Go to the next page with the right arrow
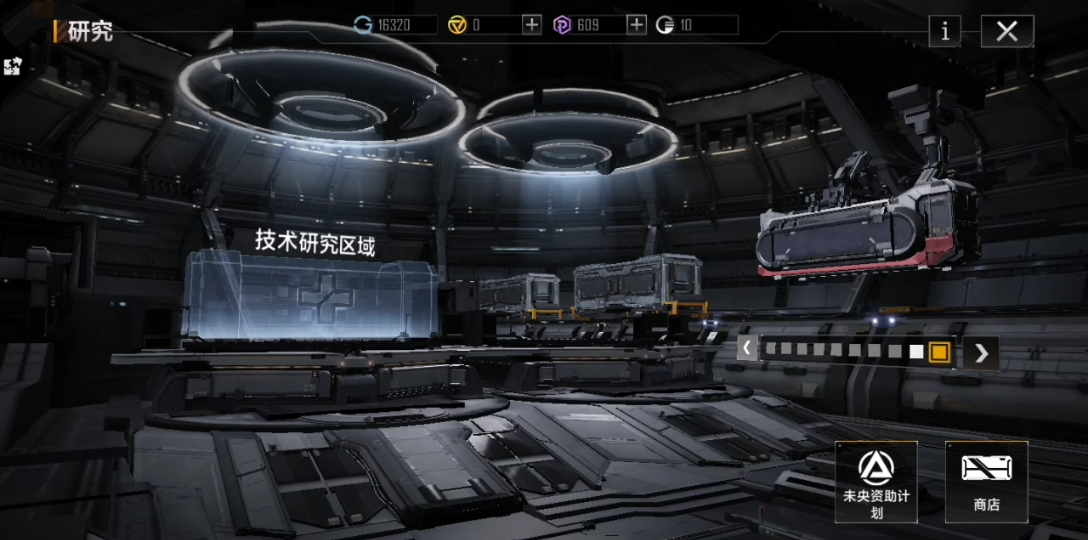Image resolution: width=1088 pixels, height=540 pixels. [981, 352]
